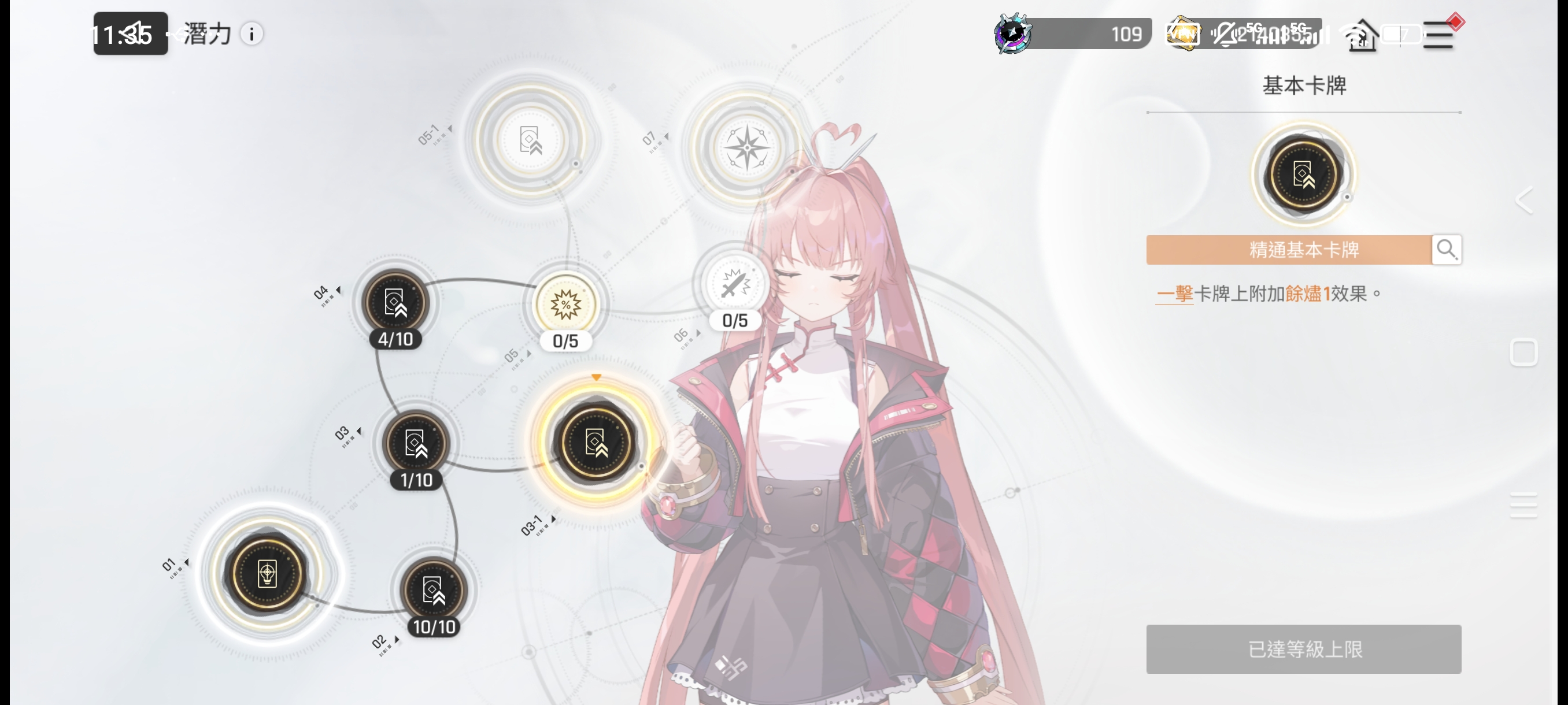Tap the Android back chevron
Image resolution: width=1568 pixels, height=705 pixels.
coord(1524,200)
